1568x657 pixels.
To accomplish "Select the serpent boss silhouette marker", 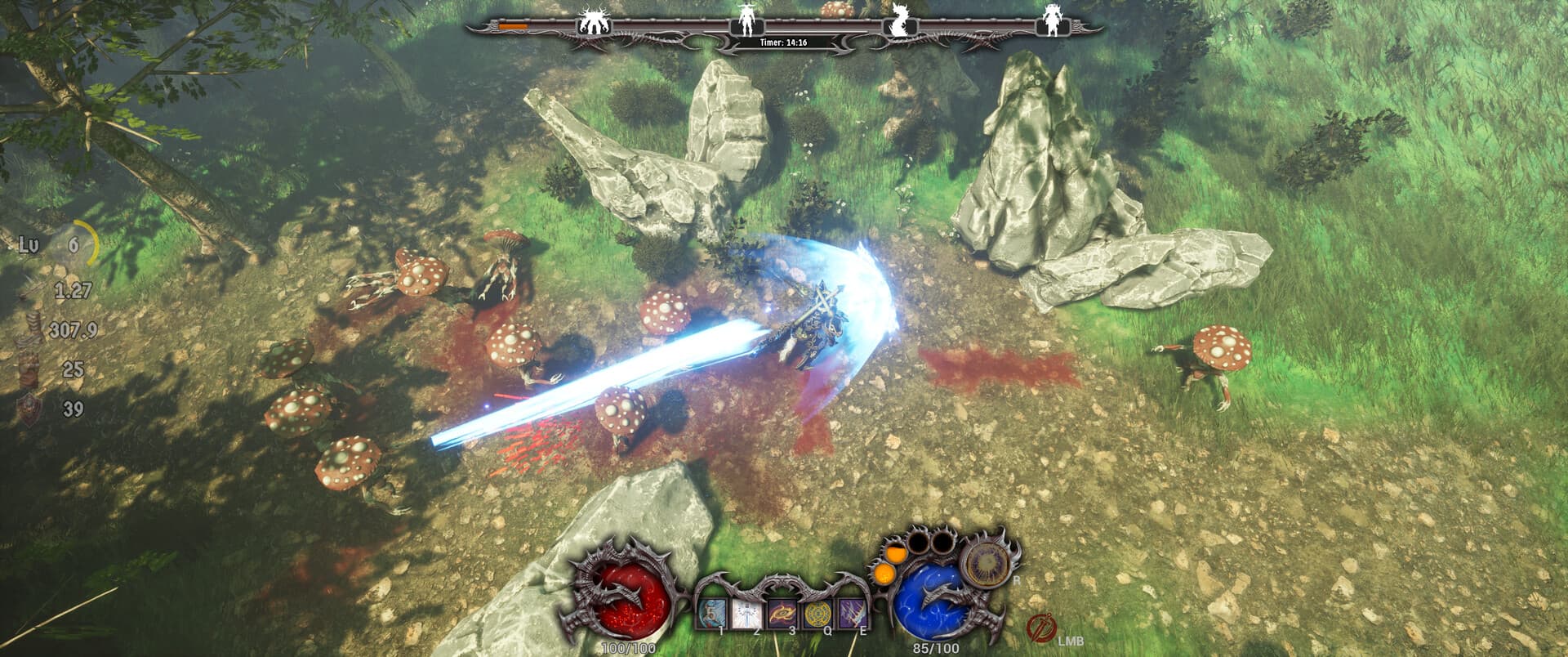I will [x=898, y=19].
